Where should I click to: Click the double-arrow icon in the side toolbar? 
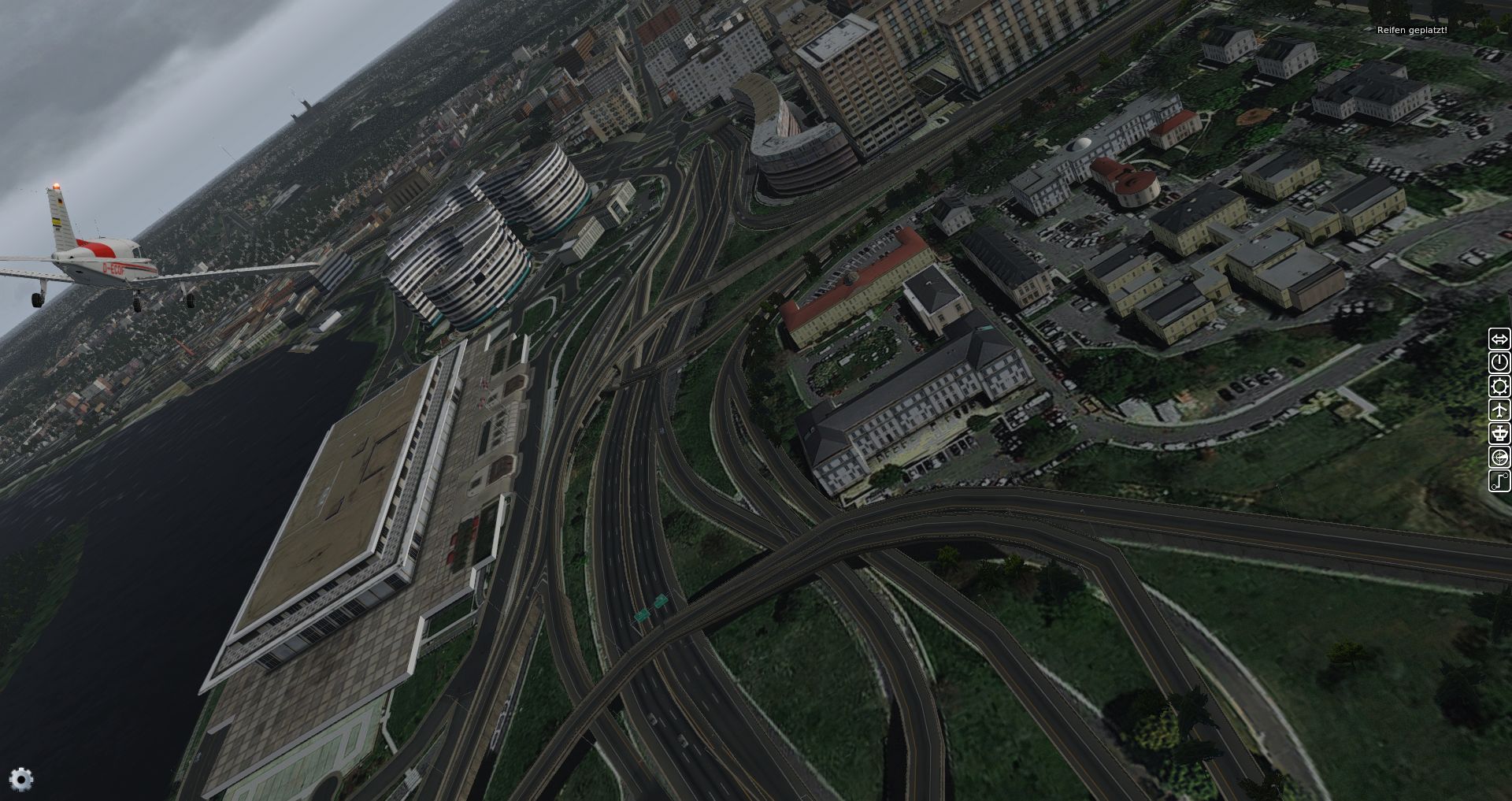click(1499, 339)
